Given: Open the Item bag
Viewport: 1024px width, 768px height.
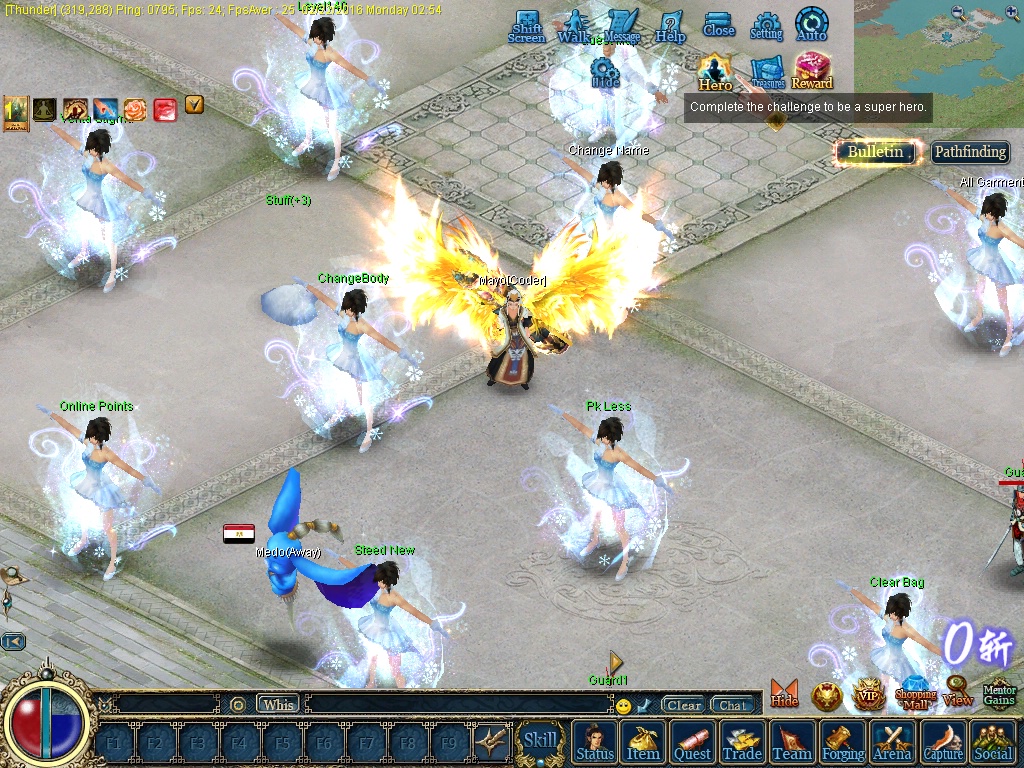Looking at the screenshot, I should click(x=643, y=742).
